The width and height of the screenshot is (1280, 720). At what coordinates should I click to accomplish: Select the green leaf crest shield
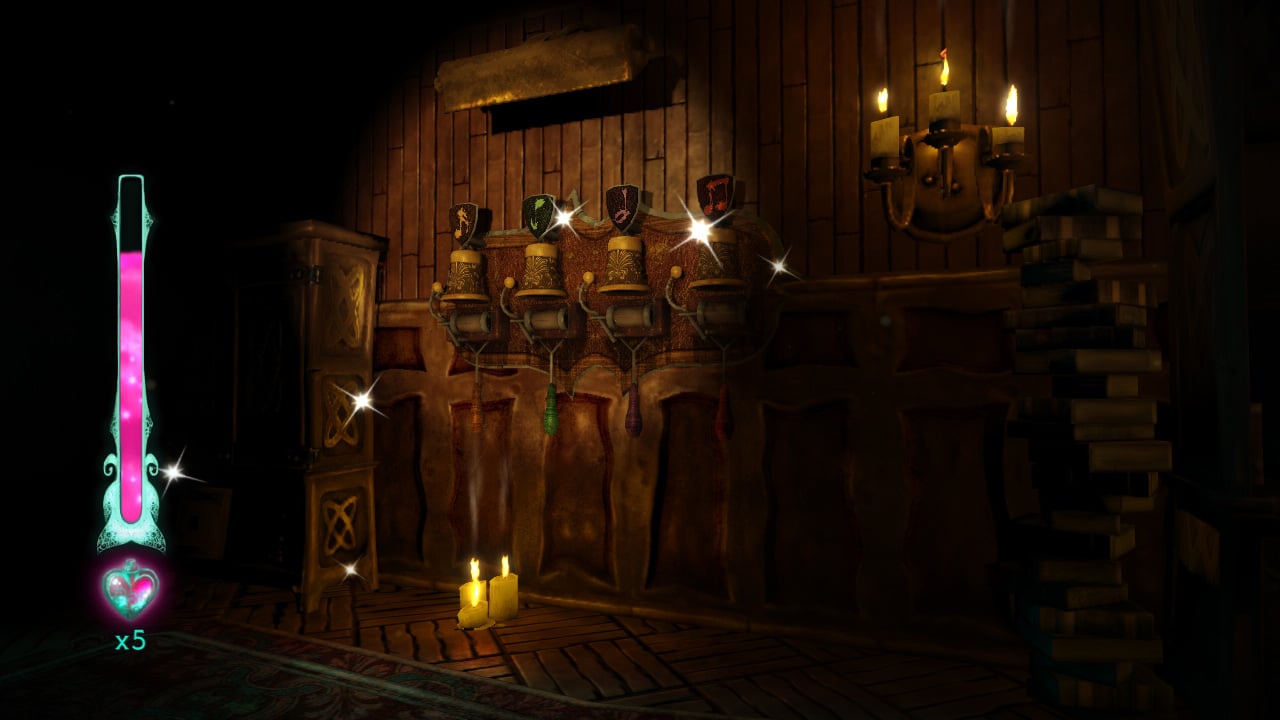(537, 212)
